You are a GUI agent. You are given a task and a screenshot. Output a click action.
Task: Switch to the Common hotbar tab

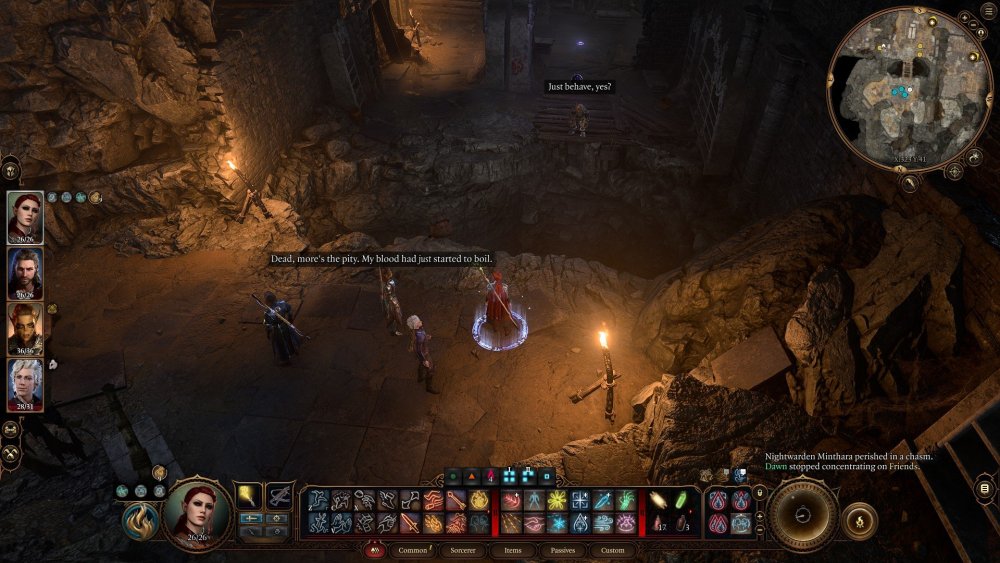(412, 550)
